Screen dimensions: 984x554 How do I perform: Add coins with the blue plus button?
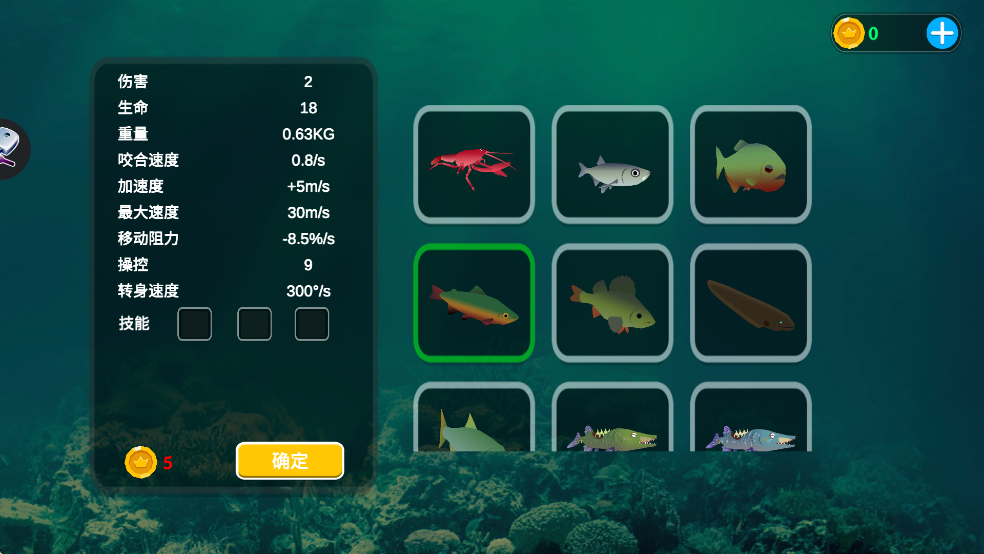pyautogui.click(x=942, y=34)
